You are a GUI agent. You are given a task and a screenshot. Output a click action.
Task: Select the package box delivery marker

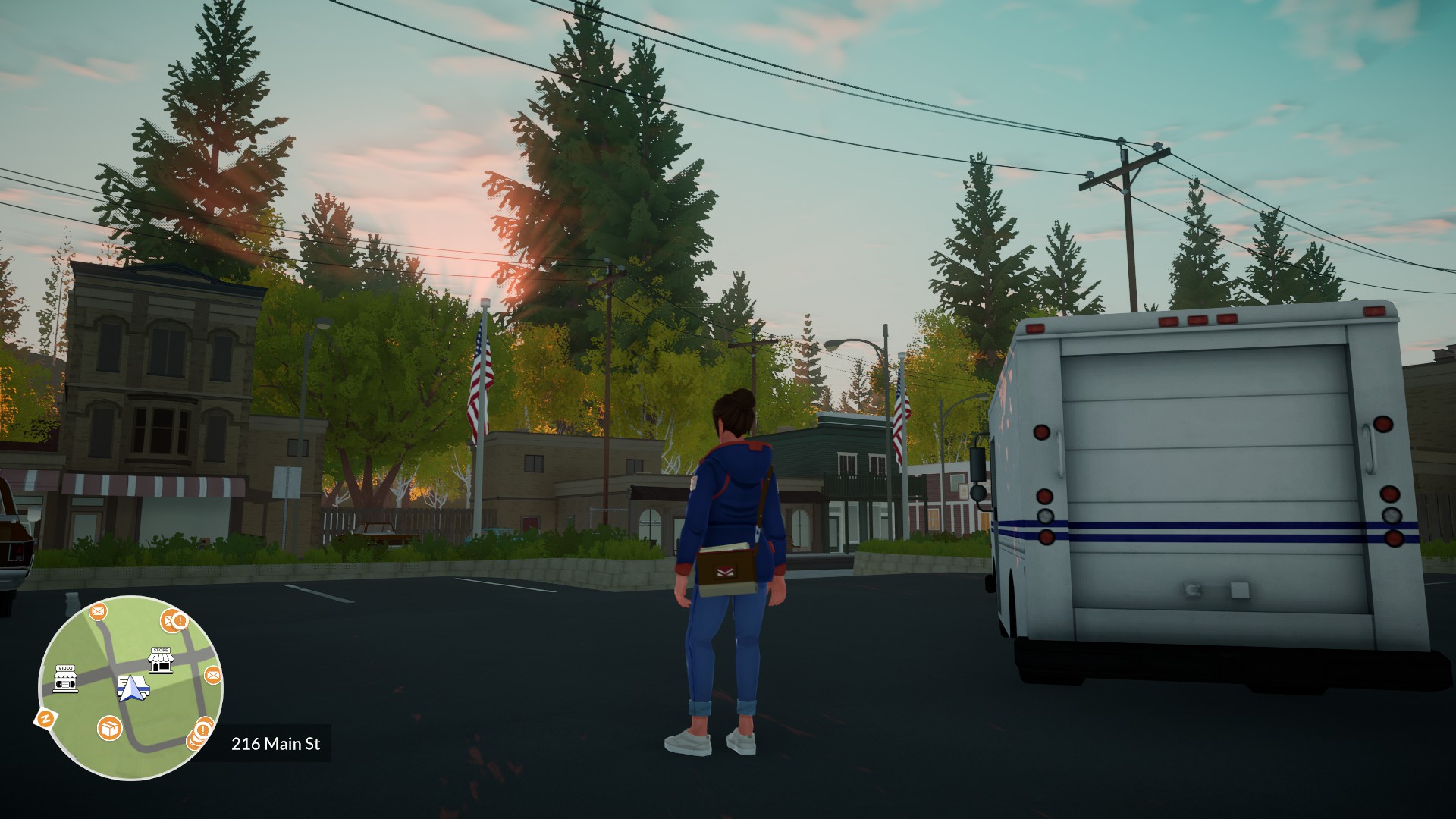point(110,729)
